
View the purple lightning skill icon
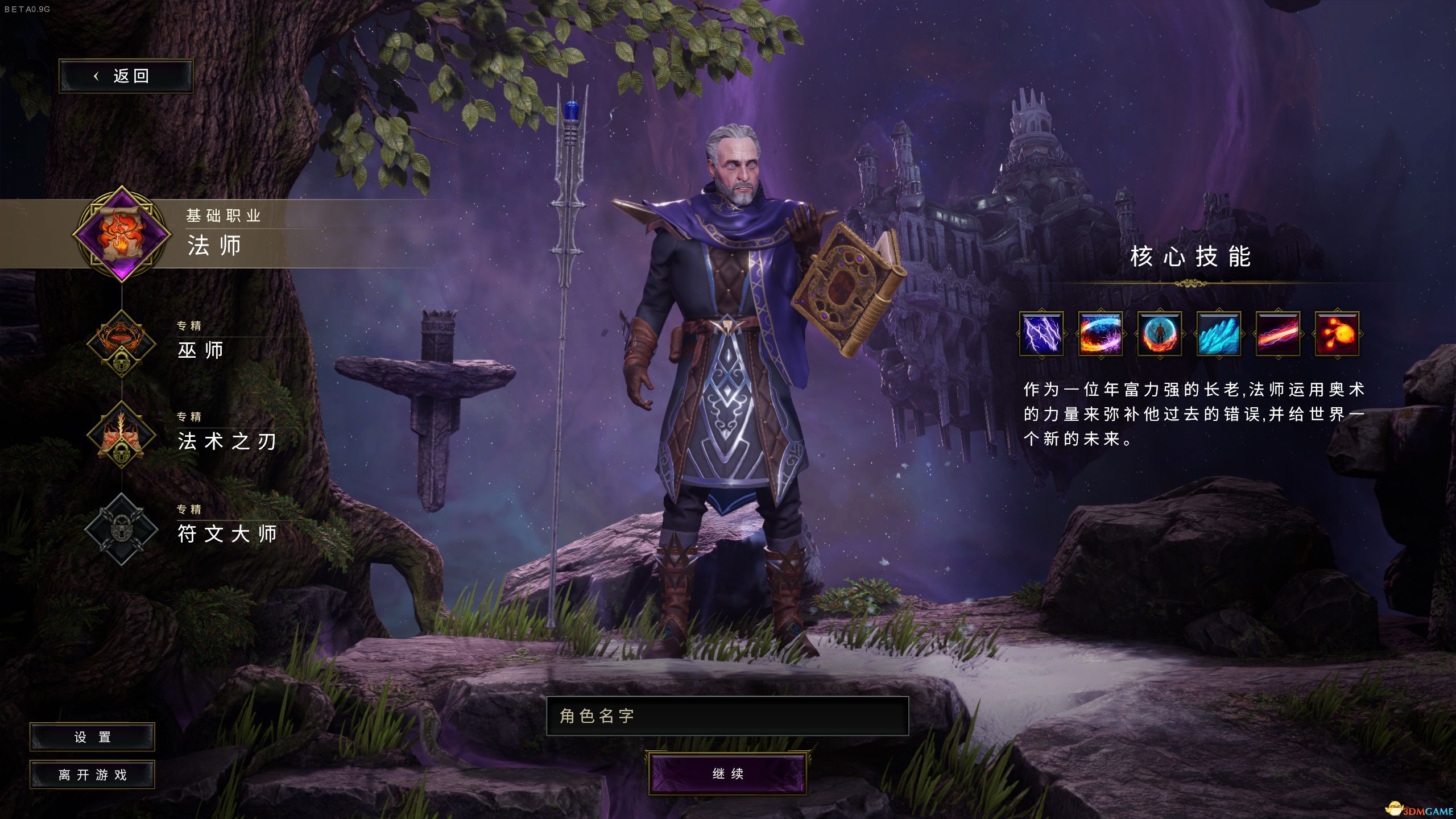coord(1041,334)
